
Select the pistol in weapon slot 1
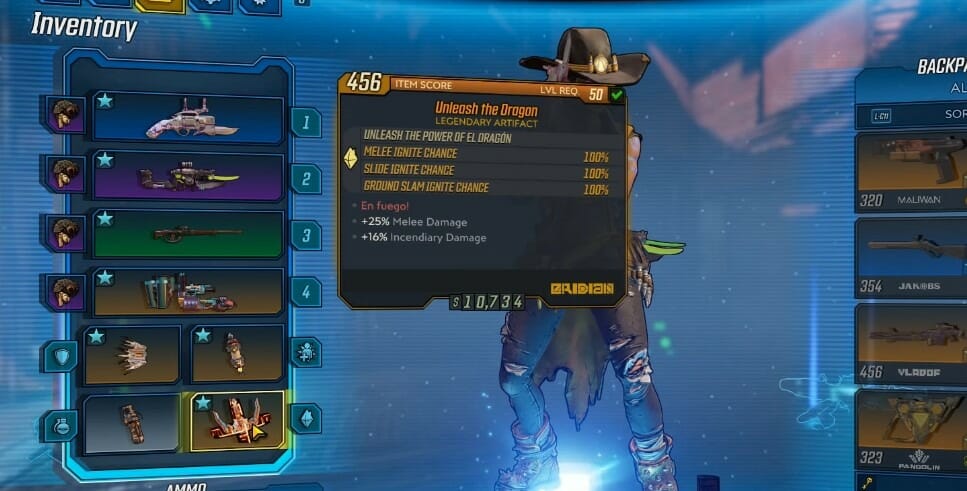(x=190, y=120)
